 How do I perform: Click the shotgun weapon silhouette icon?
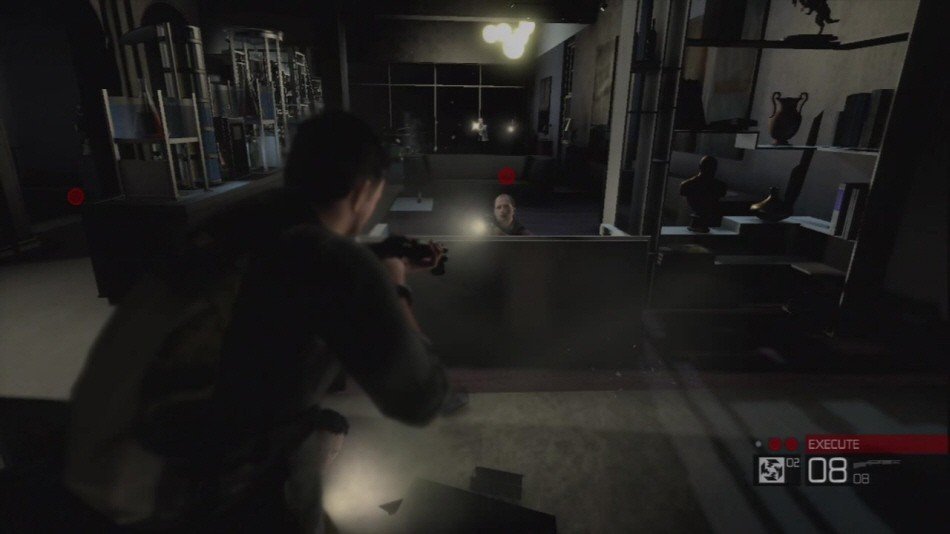tap(880, 463)
